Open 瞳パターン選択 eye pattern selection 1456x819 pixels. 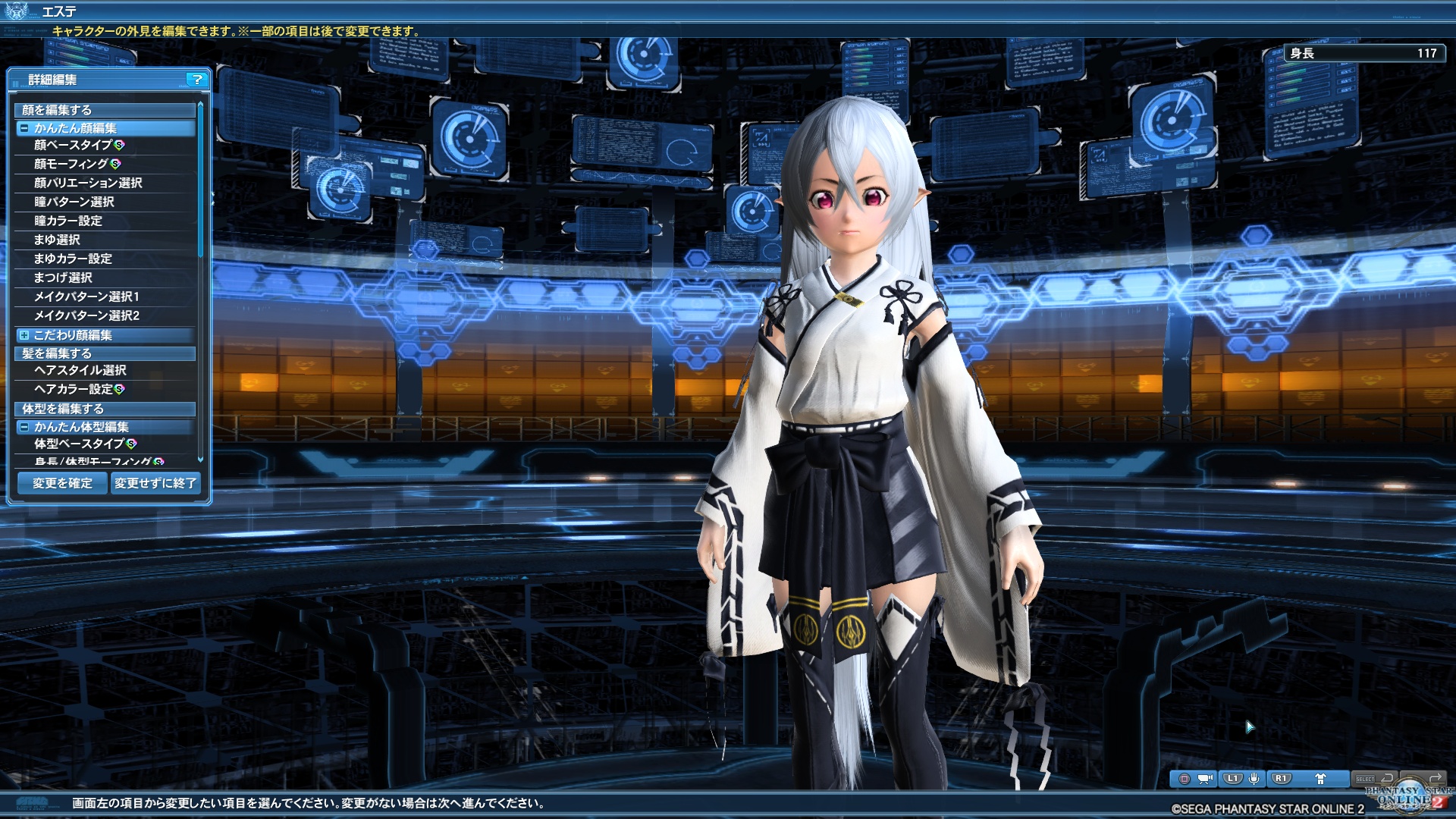pos(74,202)
